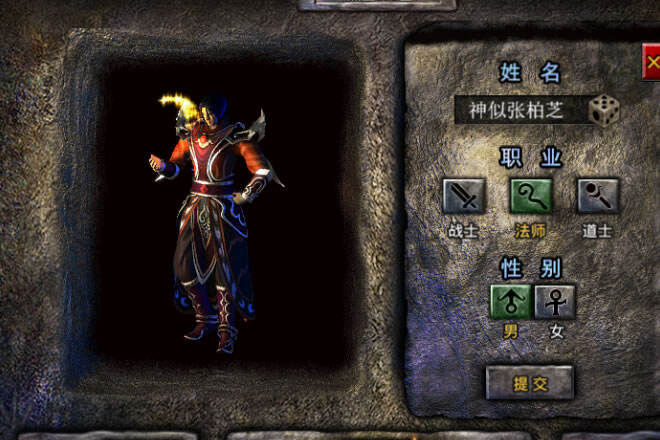This screenshot has width=660, height=440.
Task: Roll the dice for a random name
Action: [603, 110]
